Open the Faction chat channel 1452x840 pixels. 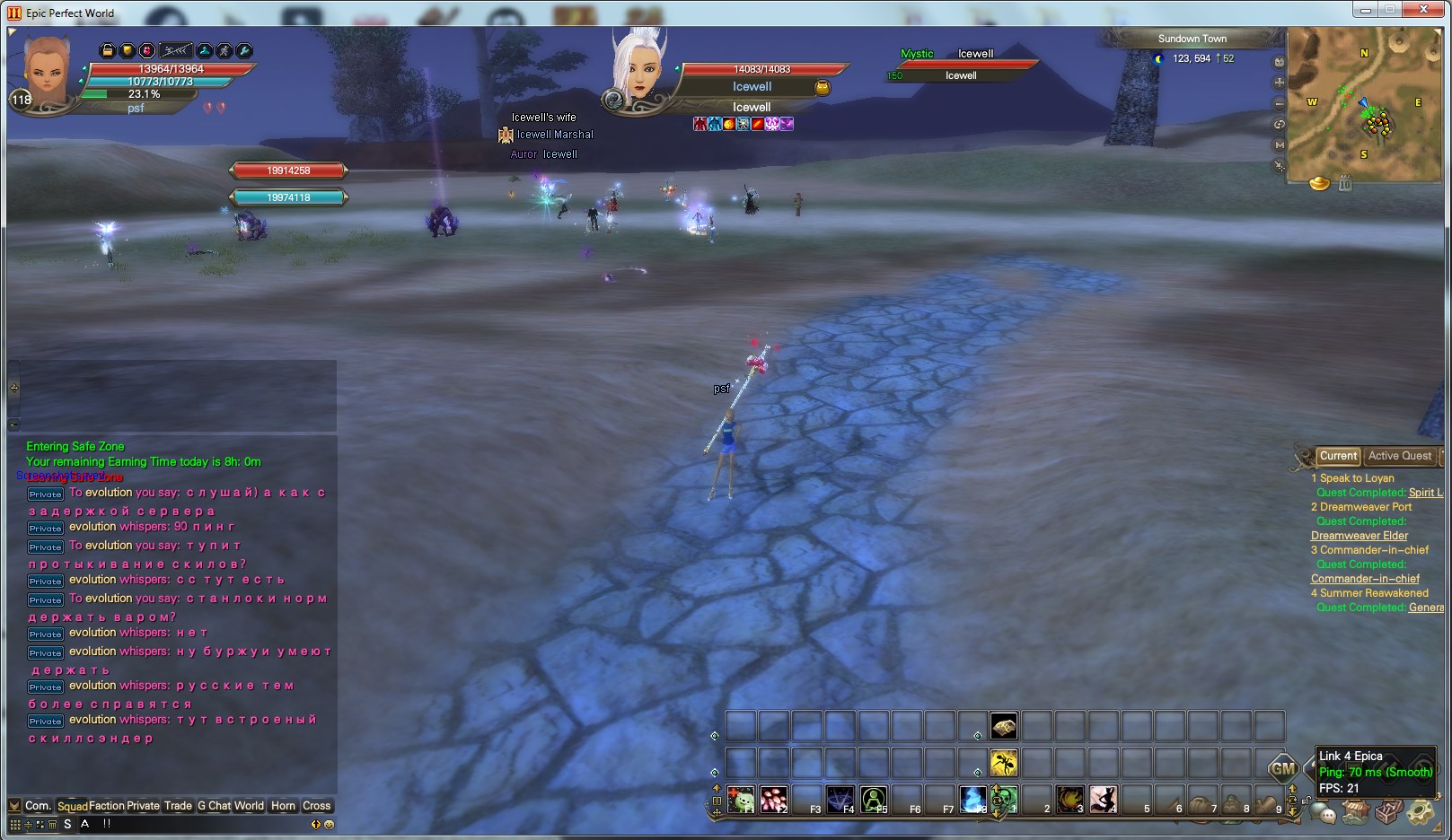[x=107, y=806]
